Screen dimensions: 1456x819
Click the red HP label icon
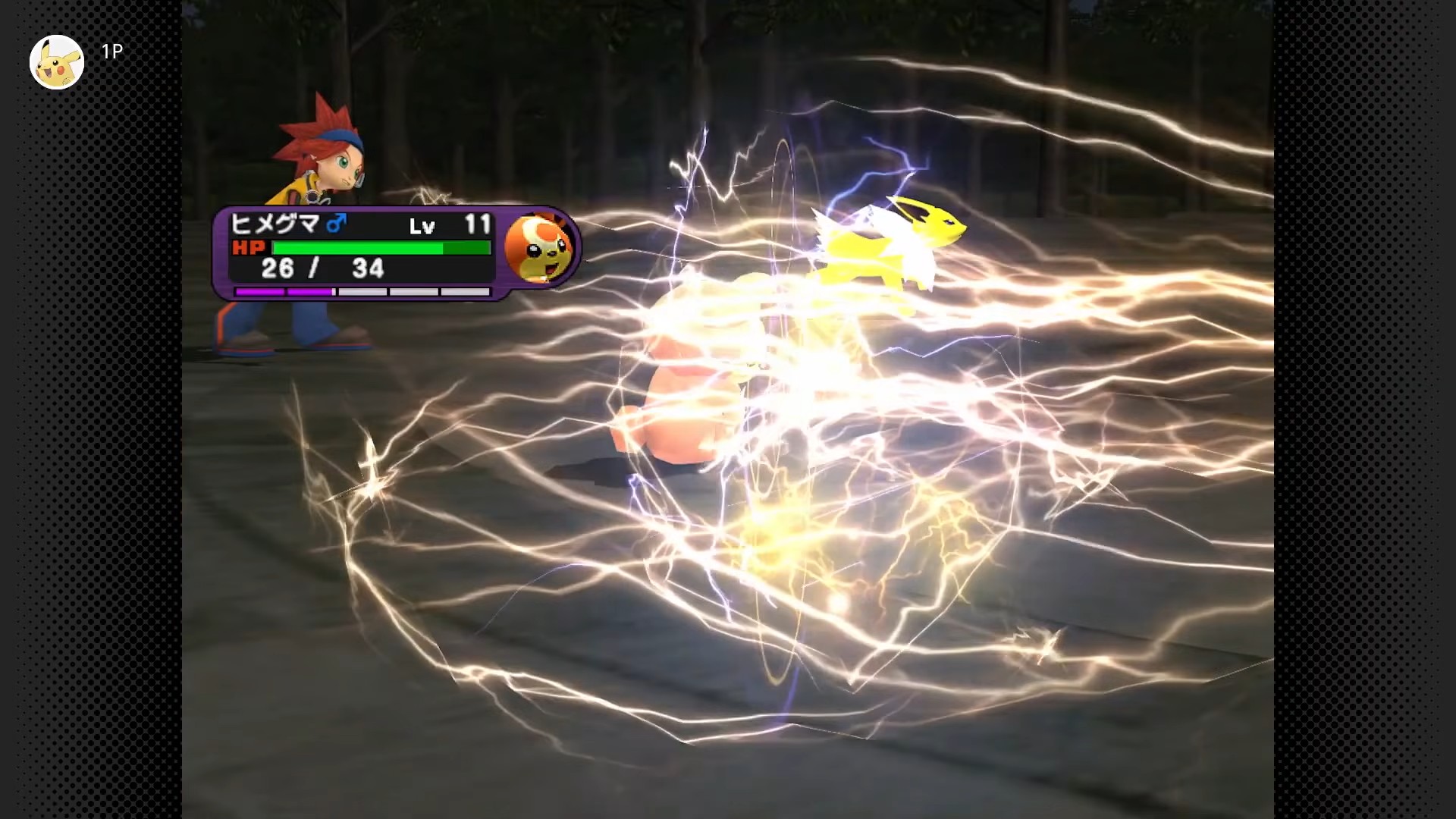coord(251,247)
